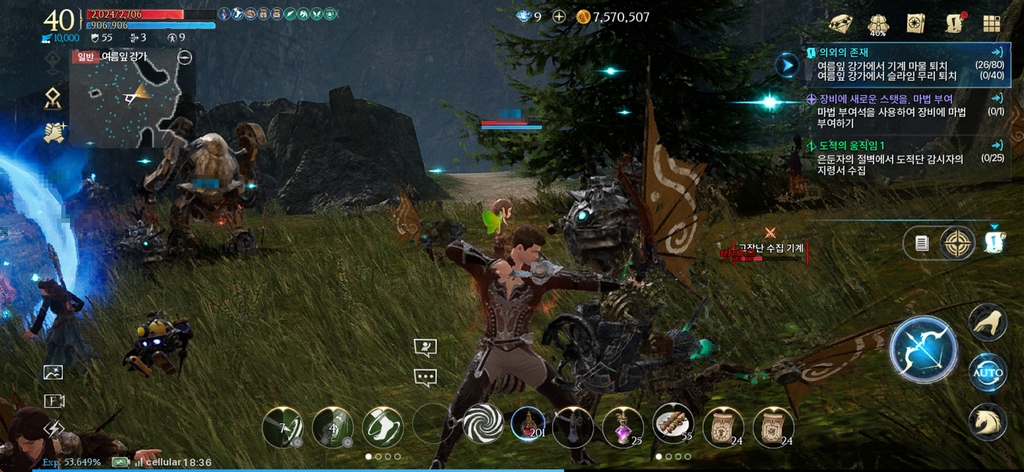Use the red health potion slot
Screen dimensions: 1024x472
(x=529, y=426)
